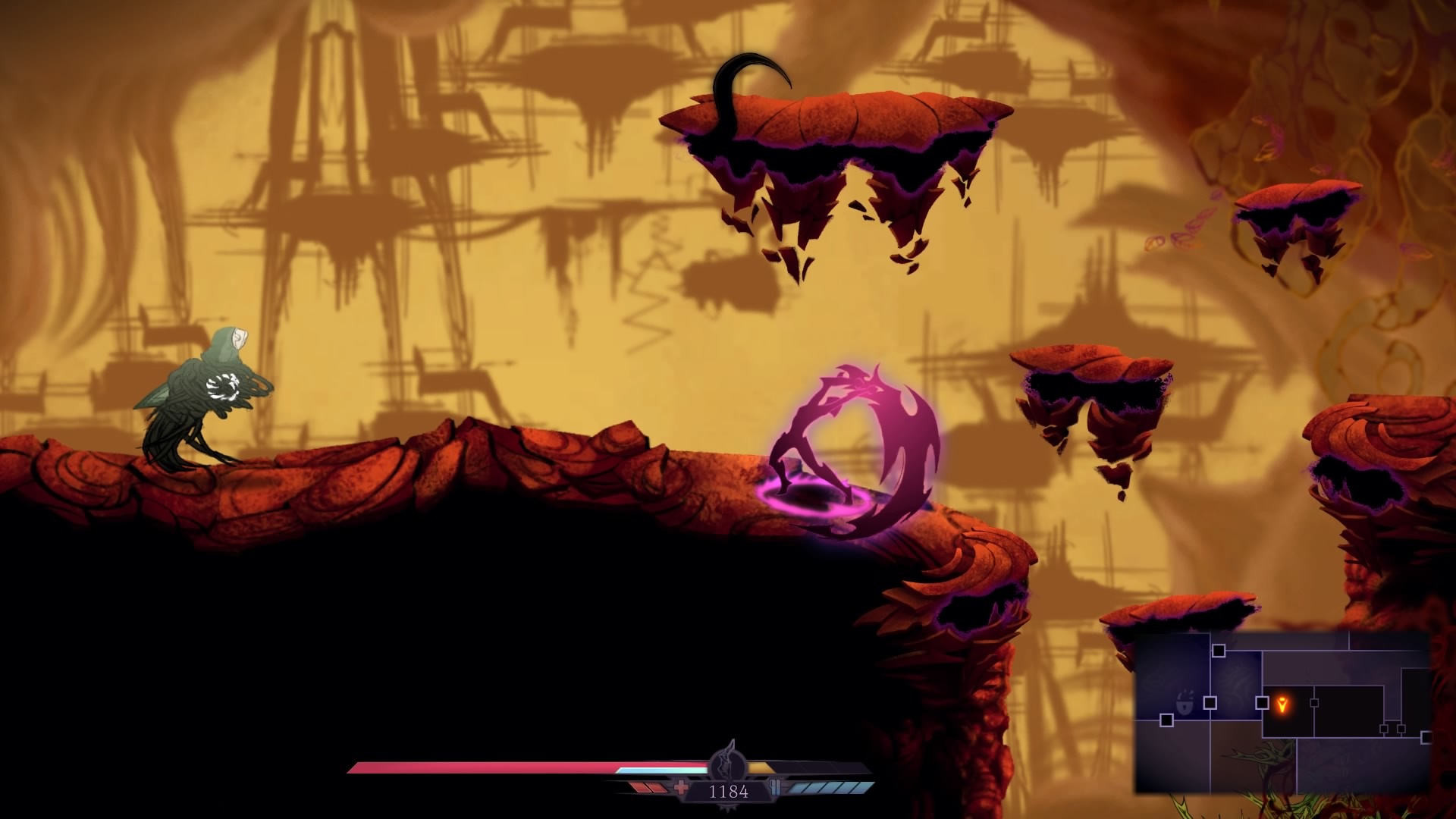Open the rightmost edge node on the minimap
Screen dimensions: 1456x819
1426,737
